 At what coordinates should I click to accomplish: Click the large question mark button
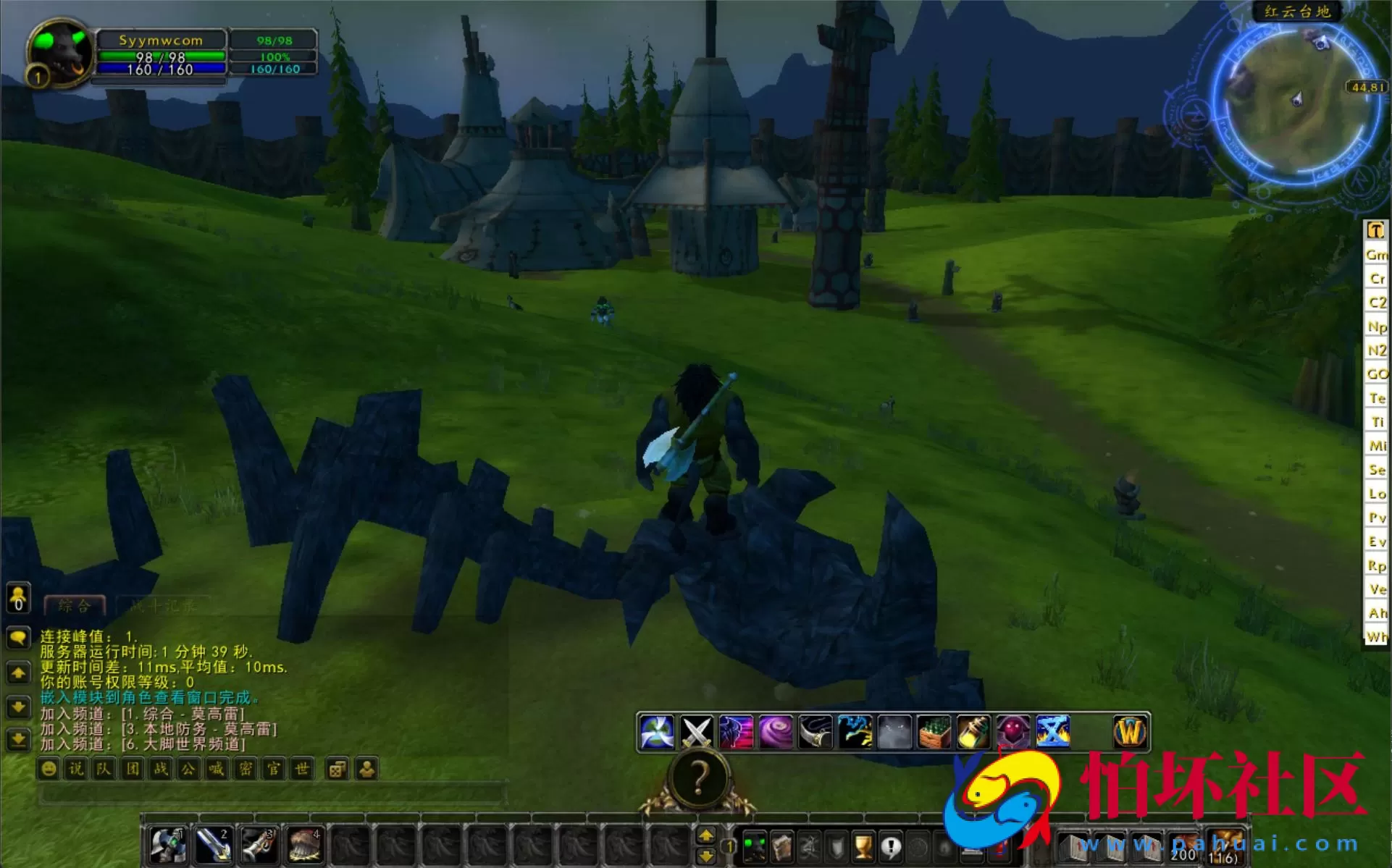pos(699,778)
